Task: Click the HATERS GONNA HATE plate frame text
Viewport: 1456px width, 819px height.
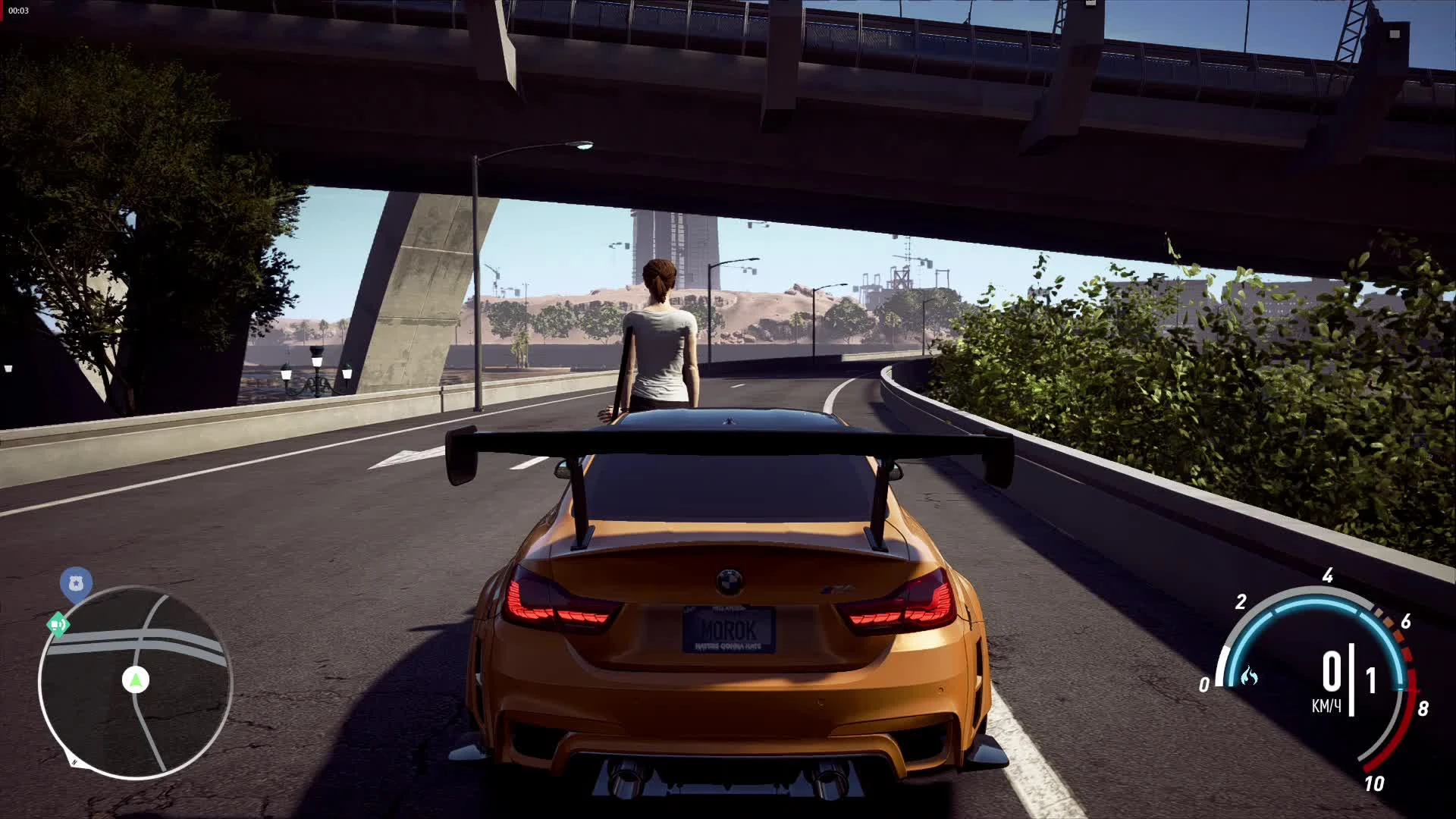Action: click(x=728, y=646)
